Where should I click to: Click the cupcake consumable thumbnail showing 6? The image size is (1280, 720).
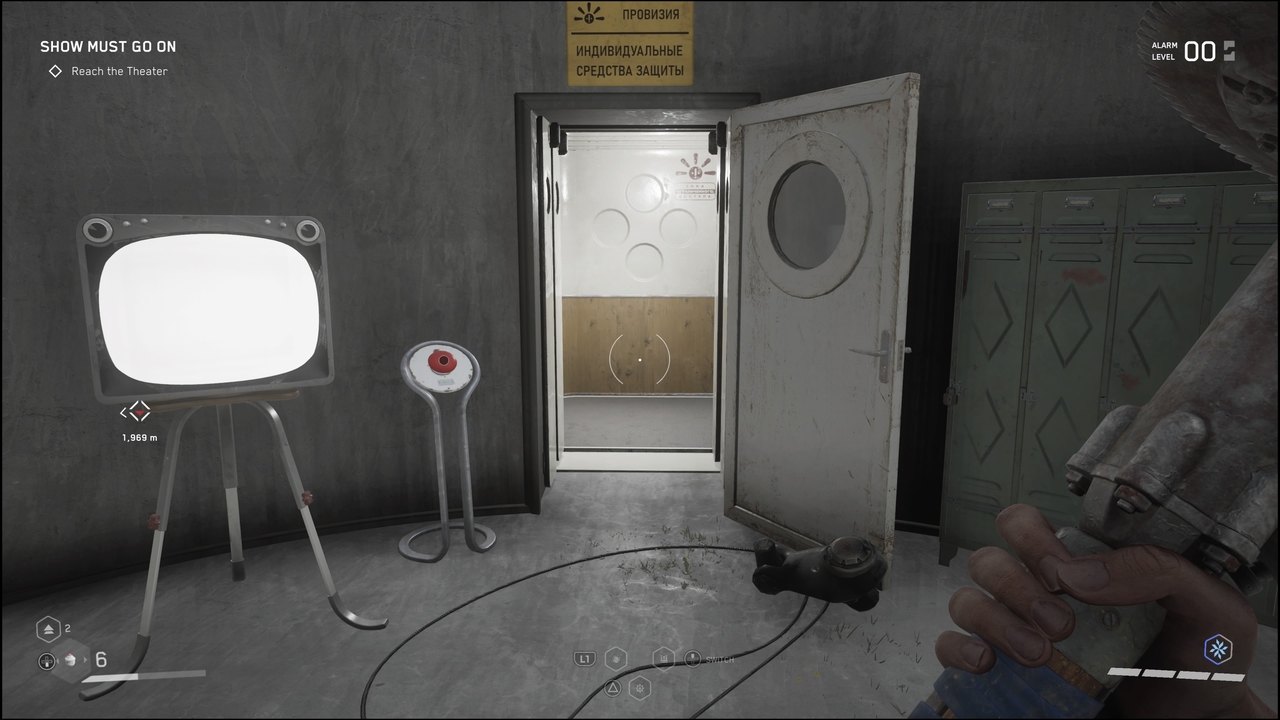[x=70, y=660]
